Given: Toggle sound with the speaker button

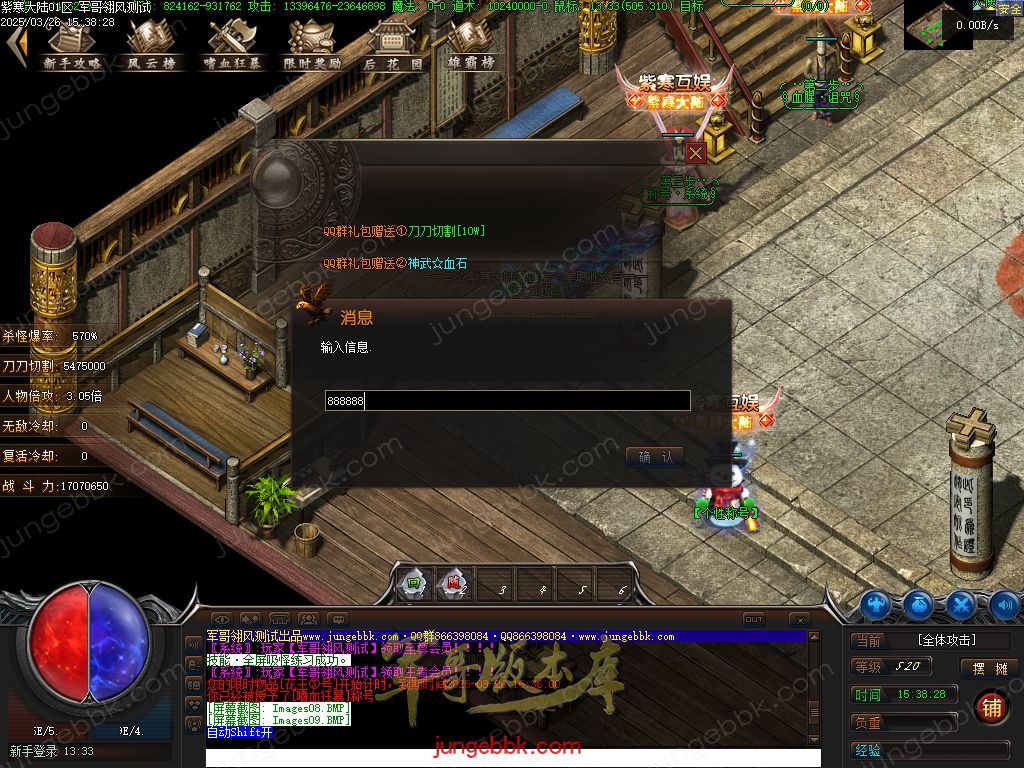Looking at the screenshot, I should click(x=1004, y=605).
